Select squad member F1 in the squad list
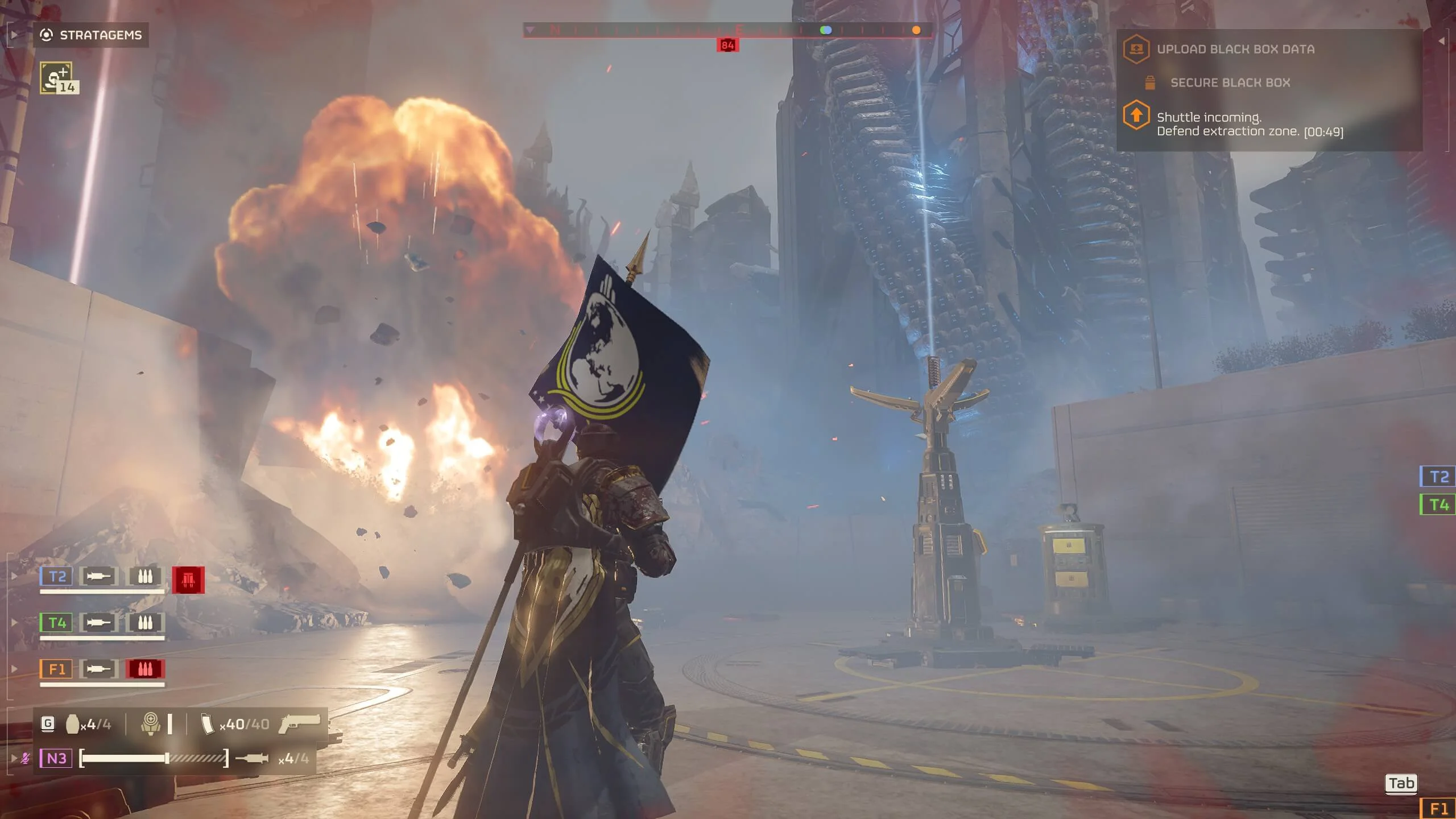The width and height of the screenshot is (1456, 819). coord(56,669)
